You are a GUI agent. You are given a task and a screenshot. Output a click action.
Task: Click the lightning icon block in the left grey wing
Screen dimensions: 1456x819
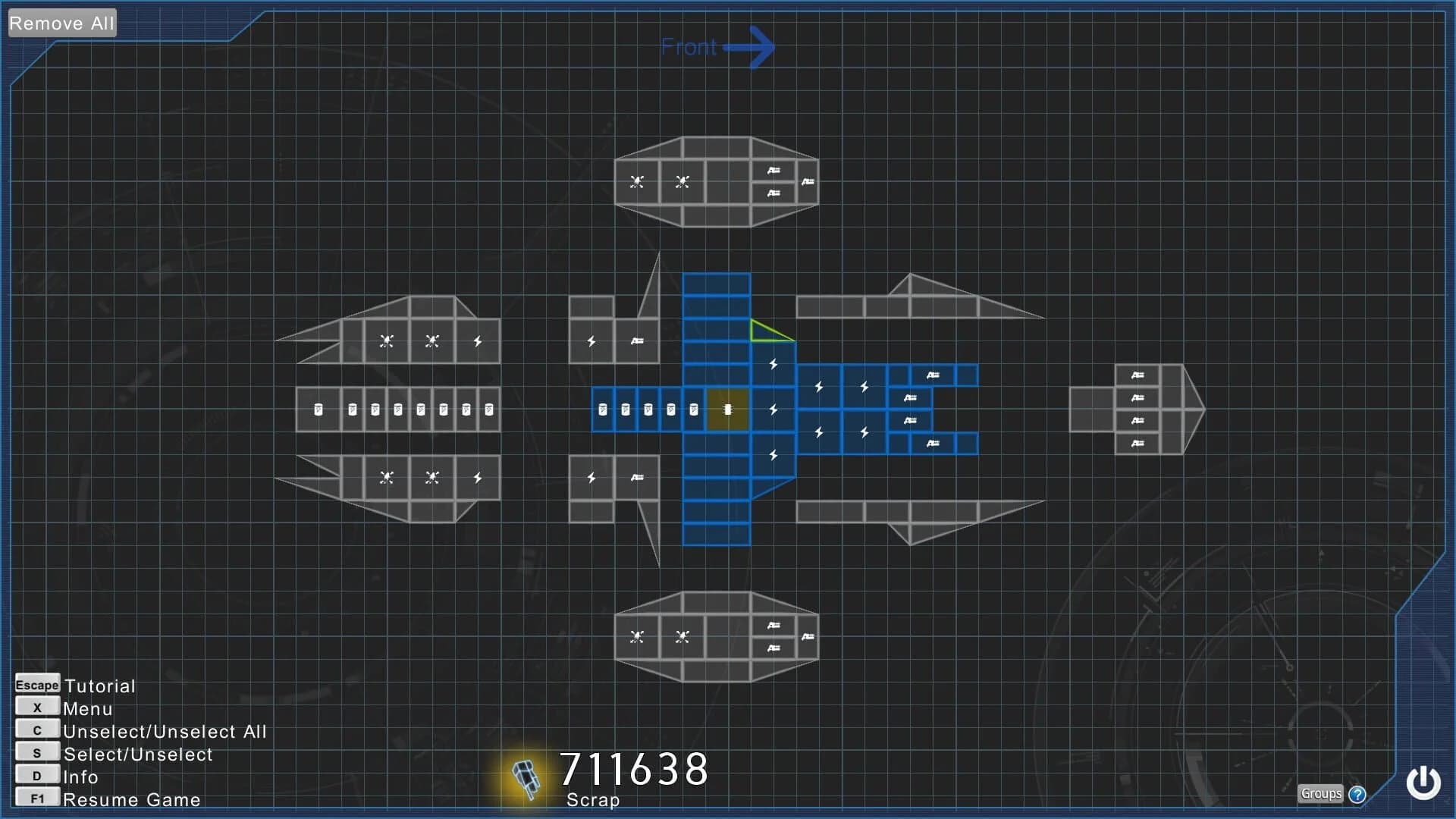pyautogui.click(x=477, y=340)
